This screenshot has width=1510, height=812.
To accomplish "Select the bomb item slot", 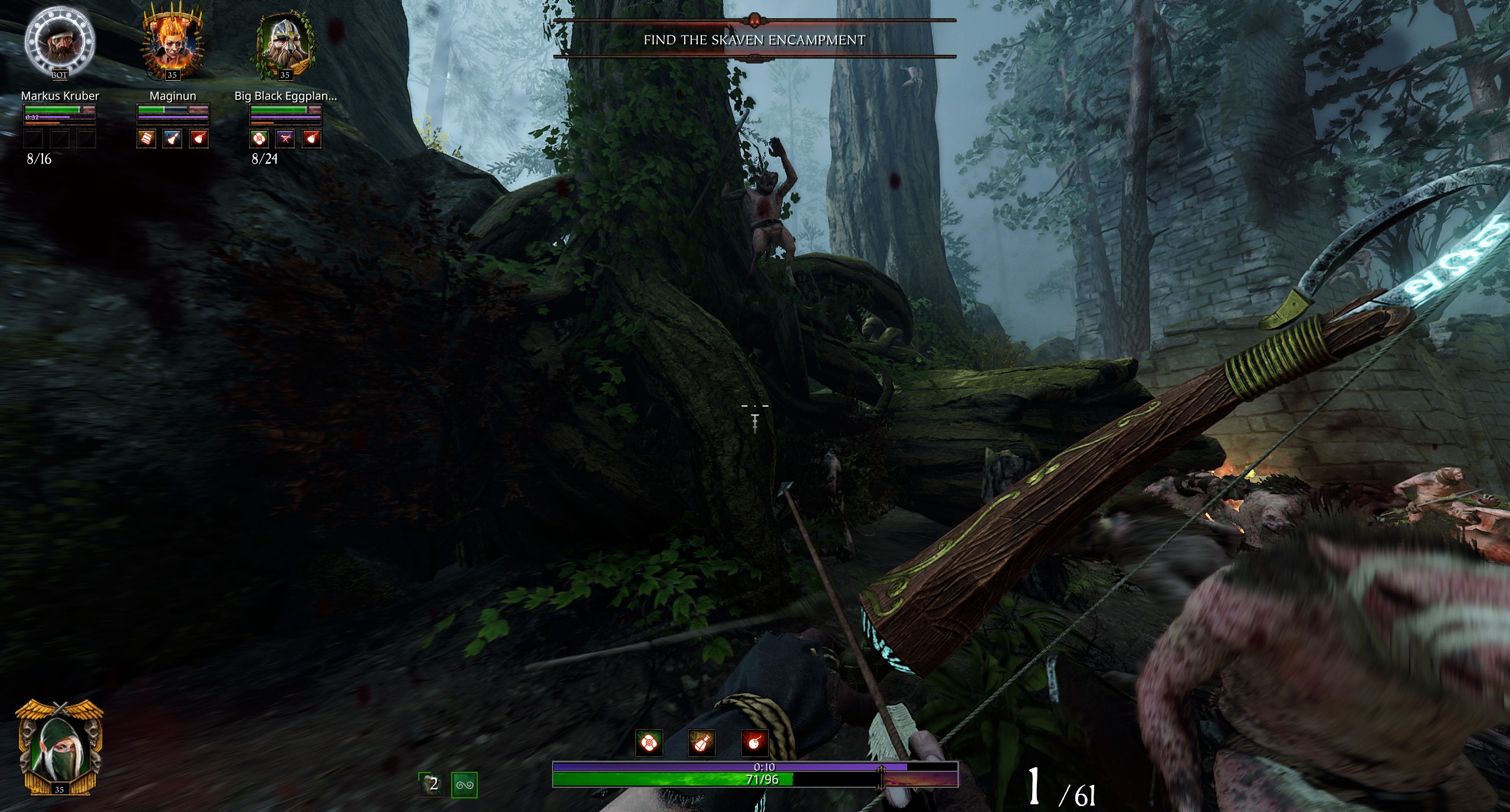I will pyautogui.click(x=754, y=743).
